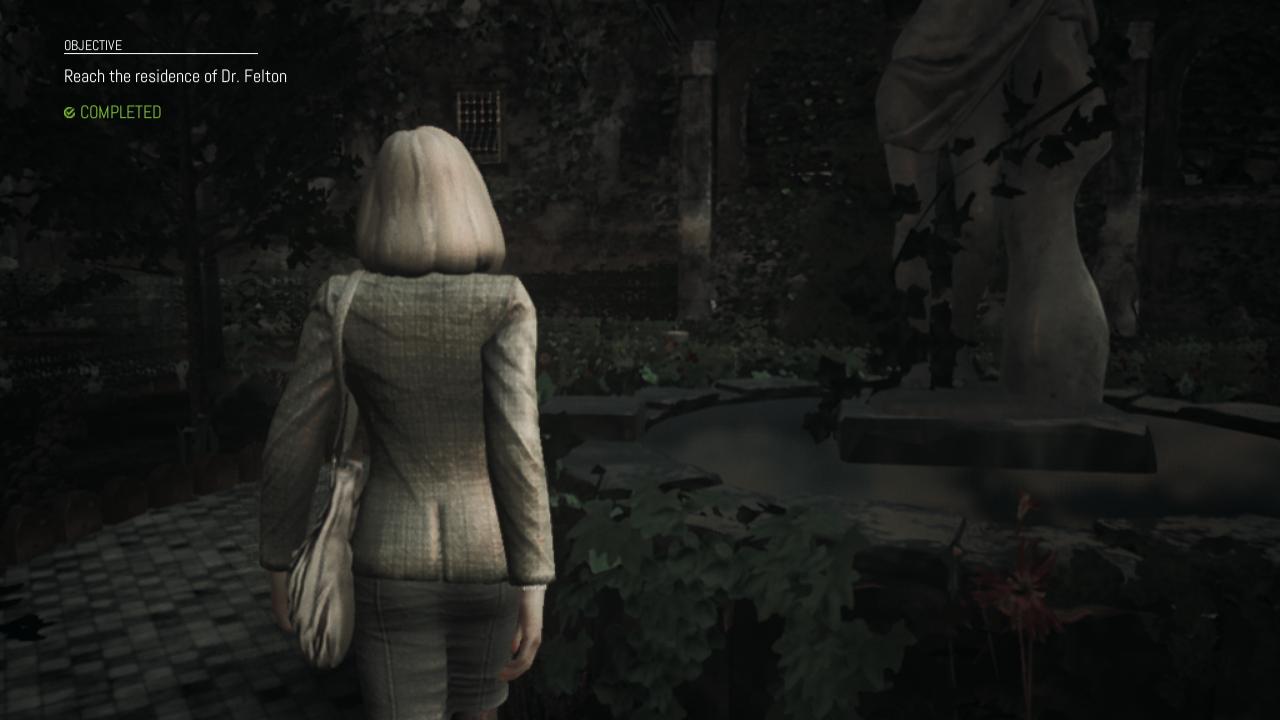Click the green COMPLETED checkmark icon
The height and width of the screenshot is (720, 1280).
[69, 112]
